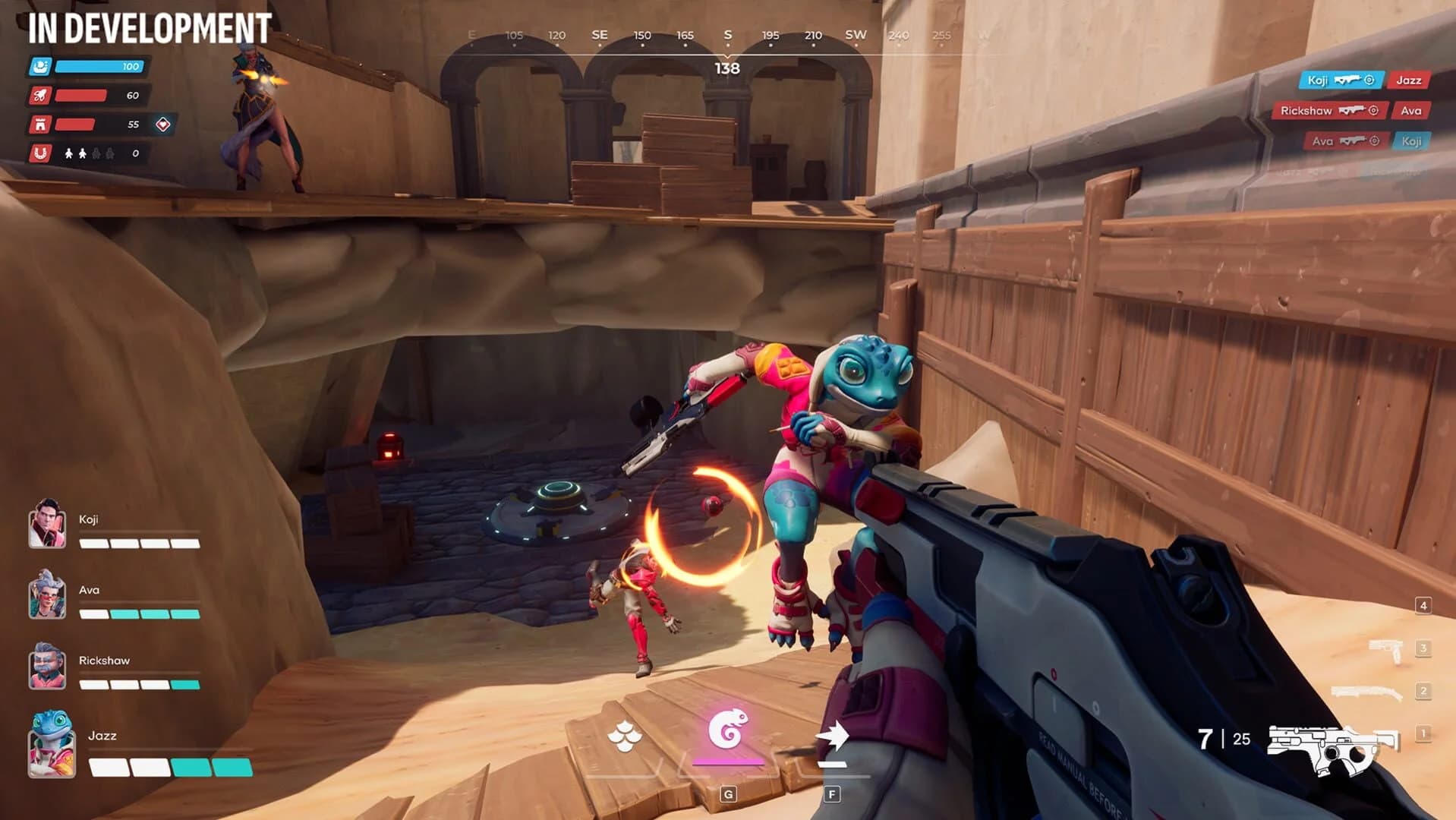Click the blue ship objective icon

pos(42,67)
